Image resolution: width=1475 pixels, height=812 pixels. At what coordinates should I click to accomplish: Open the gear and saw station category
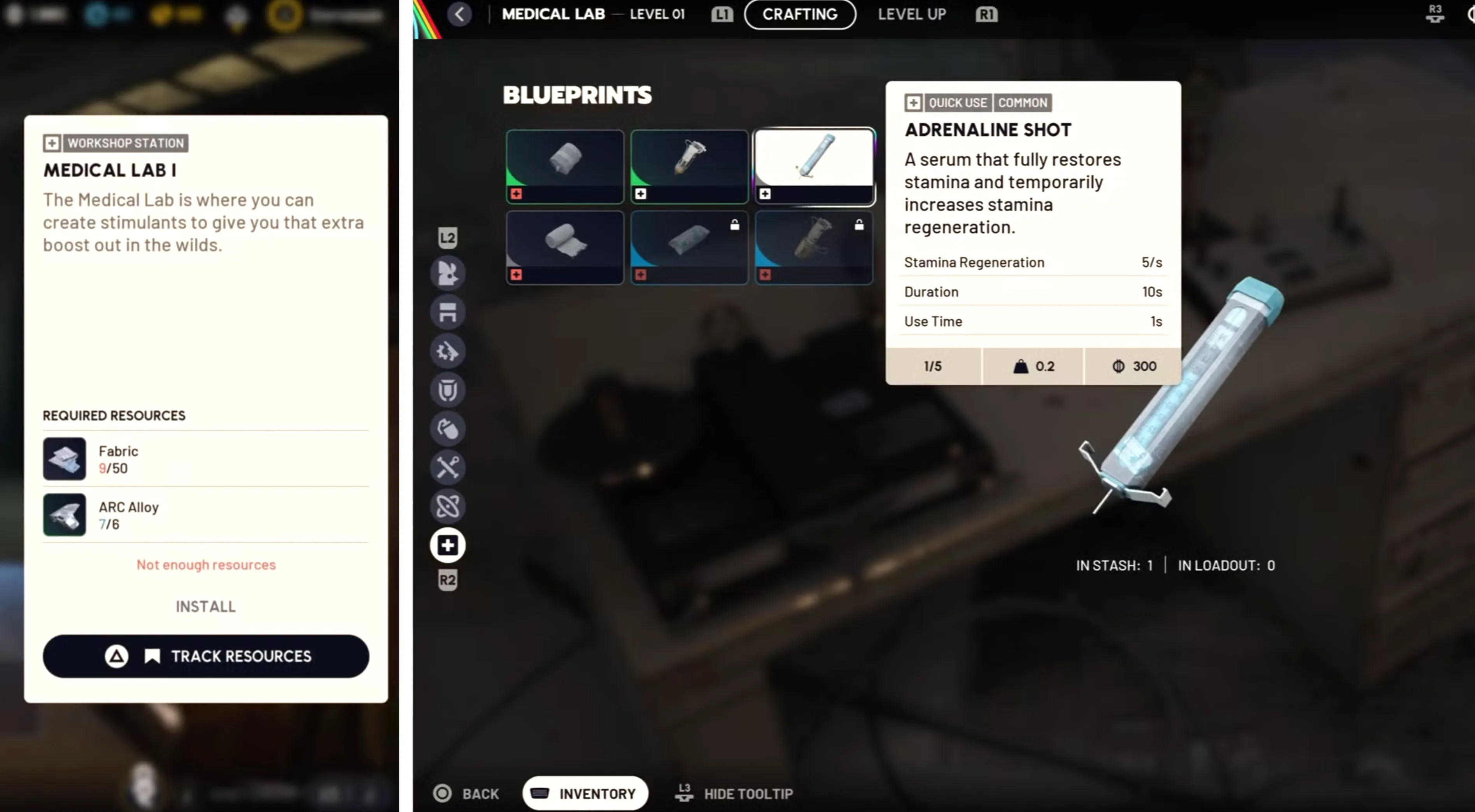tap(448, 351)
